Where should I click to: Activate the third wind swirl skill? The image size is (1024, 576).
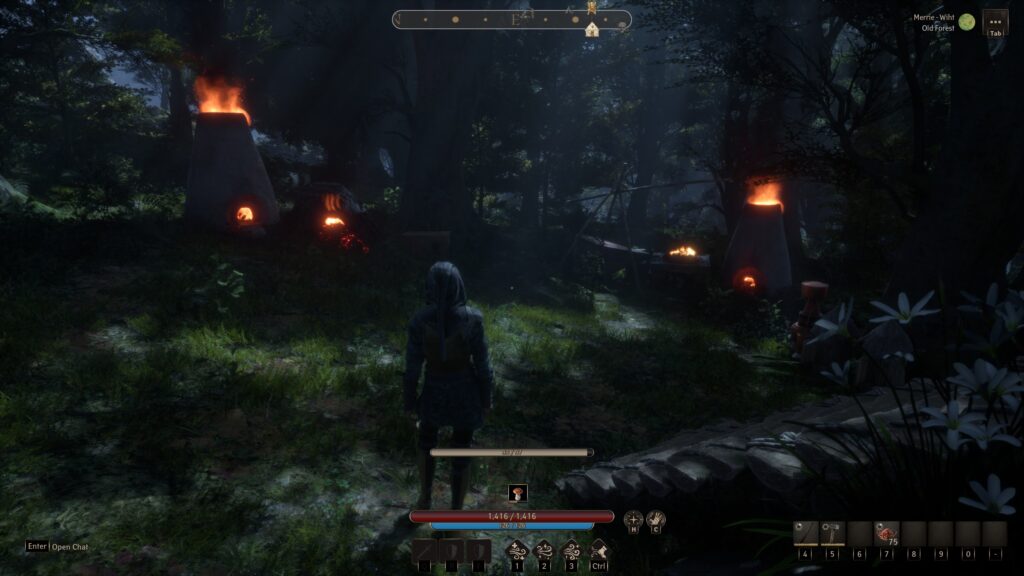click(571, 550)
